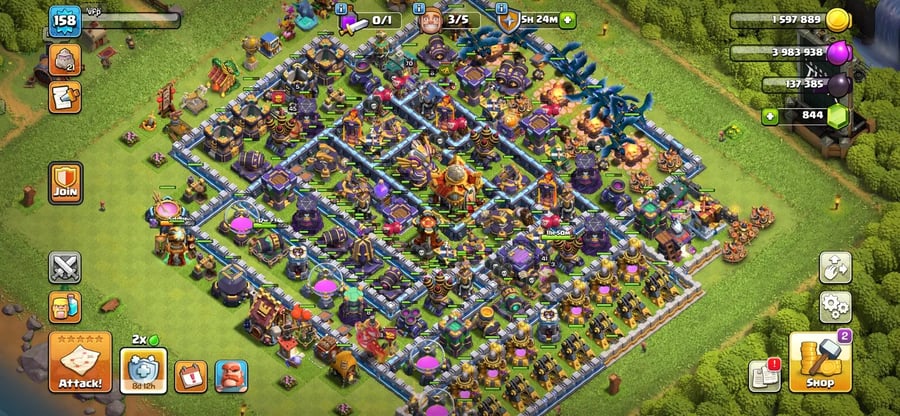Open the crossed swords war button
Screen dimensions: 900x416
pos(65,268)
